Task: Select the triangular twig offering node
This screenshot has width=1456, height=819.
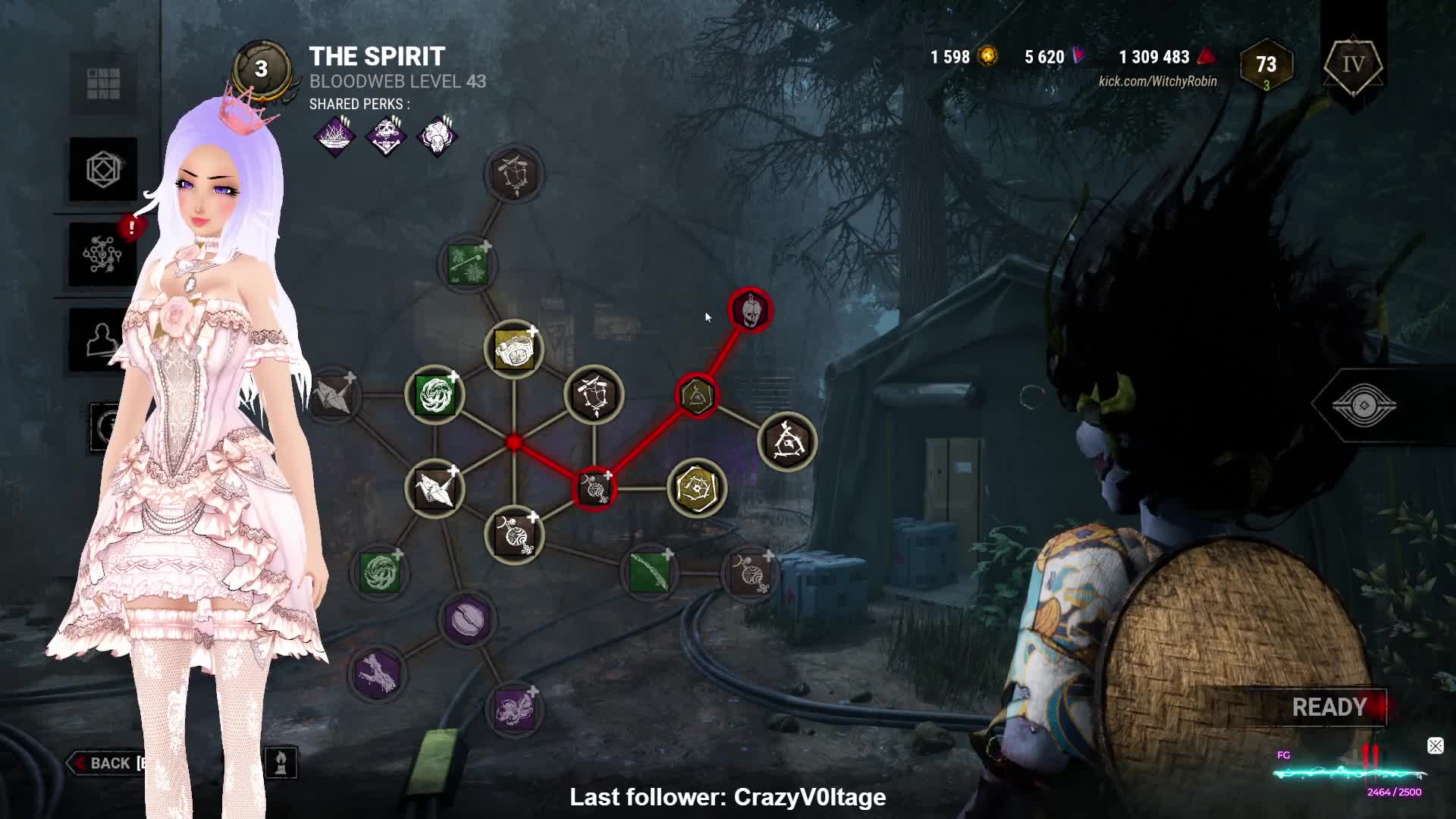Action: point(787,442)
